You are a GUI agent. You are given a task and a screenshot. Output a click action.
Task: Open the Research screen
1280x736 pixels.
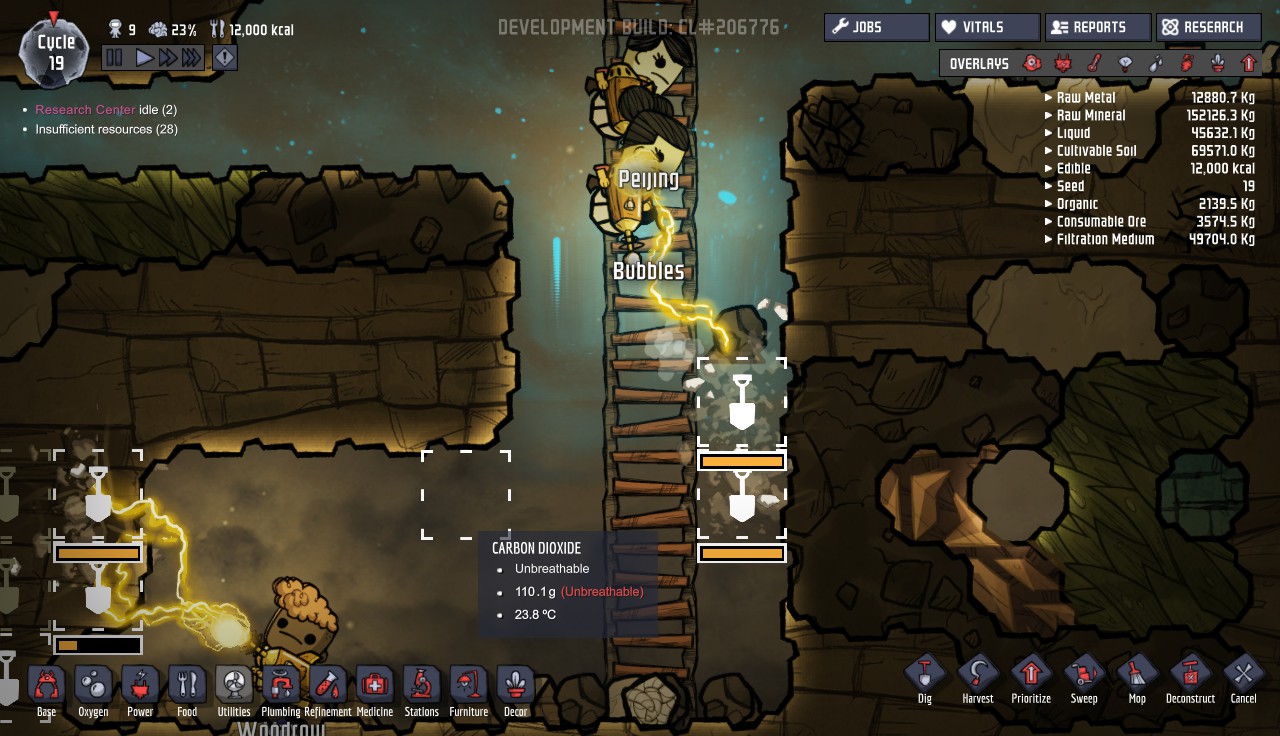tap(1208, 27)
